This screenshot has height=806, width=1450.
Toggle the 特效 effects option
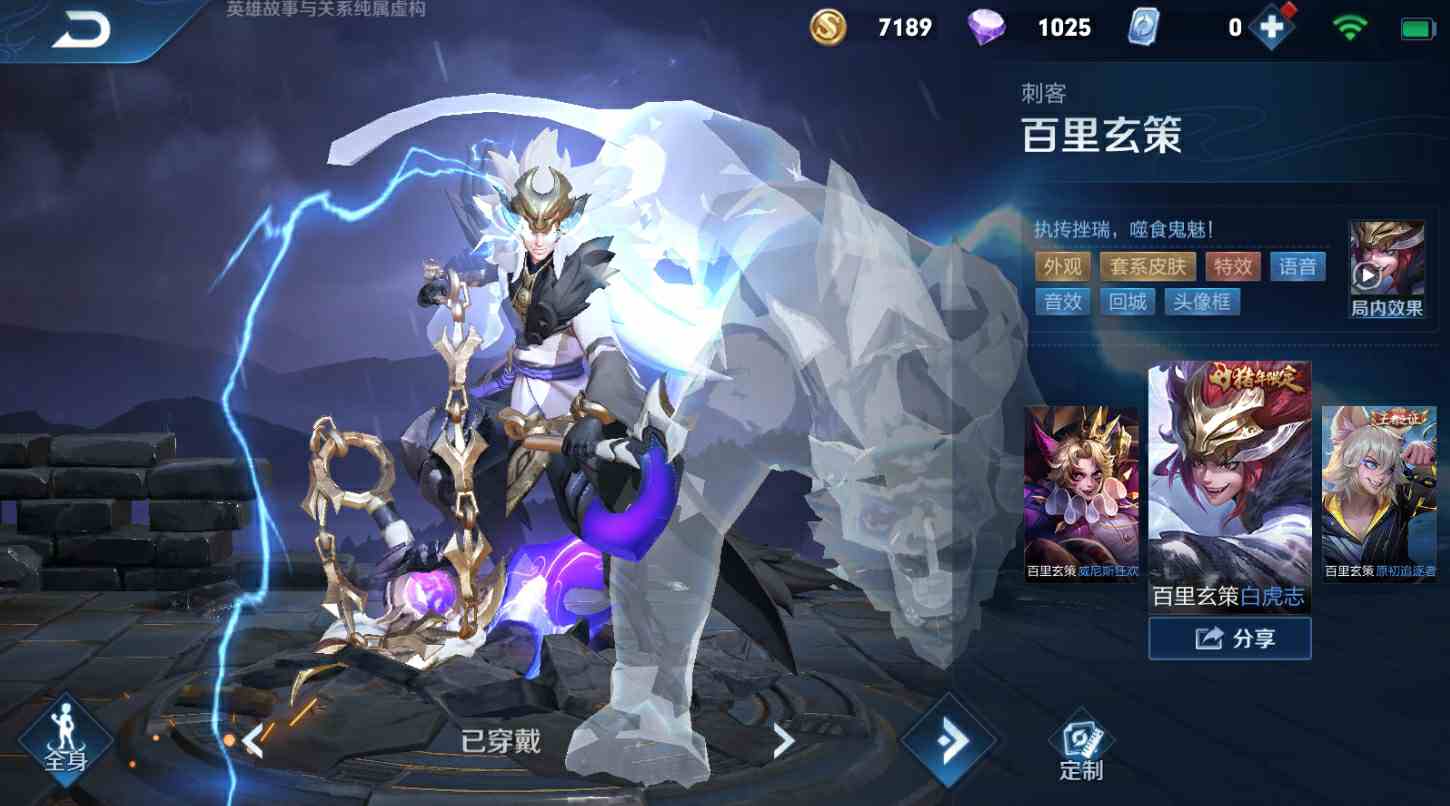click(1232, 266)
